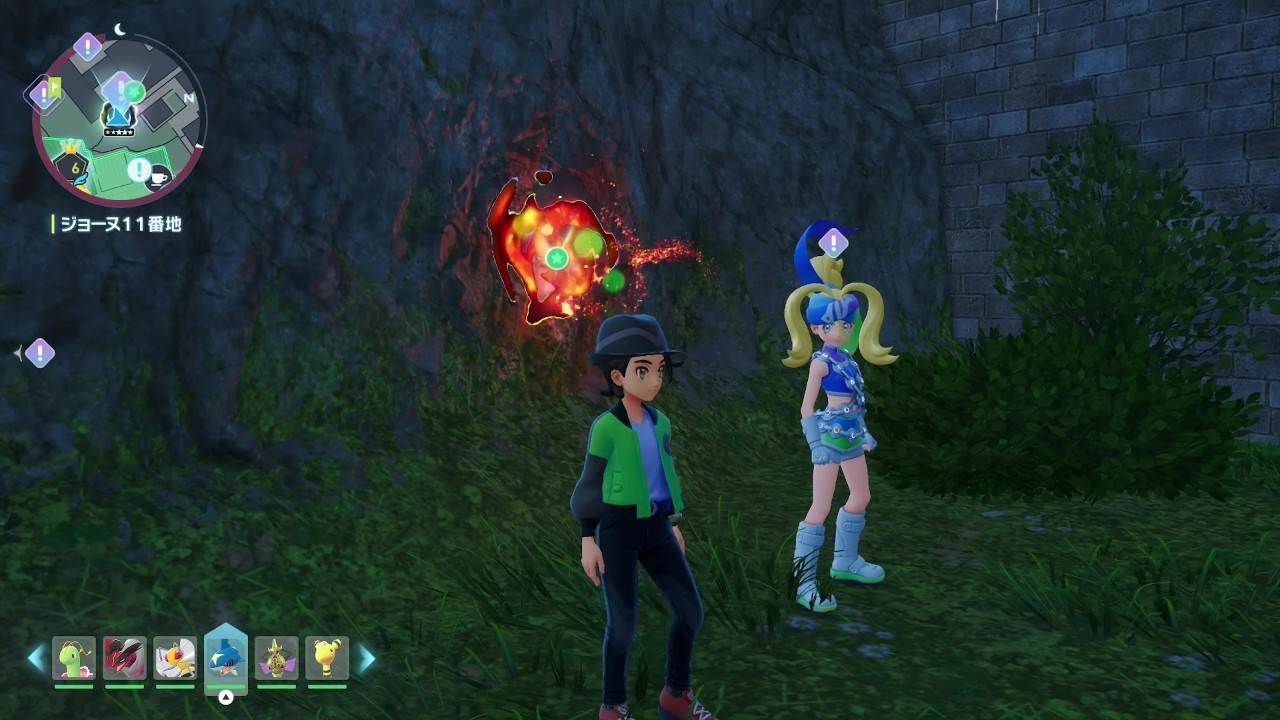Click the left arrow beside the party bar
This screenshot has width=1280, height=720.
pyautogui.click(x=36, y=657)
